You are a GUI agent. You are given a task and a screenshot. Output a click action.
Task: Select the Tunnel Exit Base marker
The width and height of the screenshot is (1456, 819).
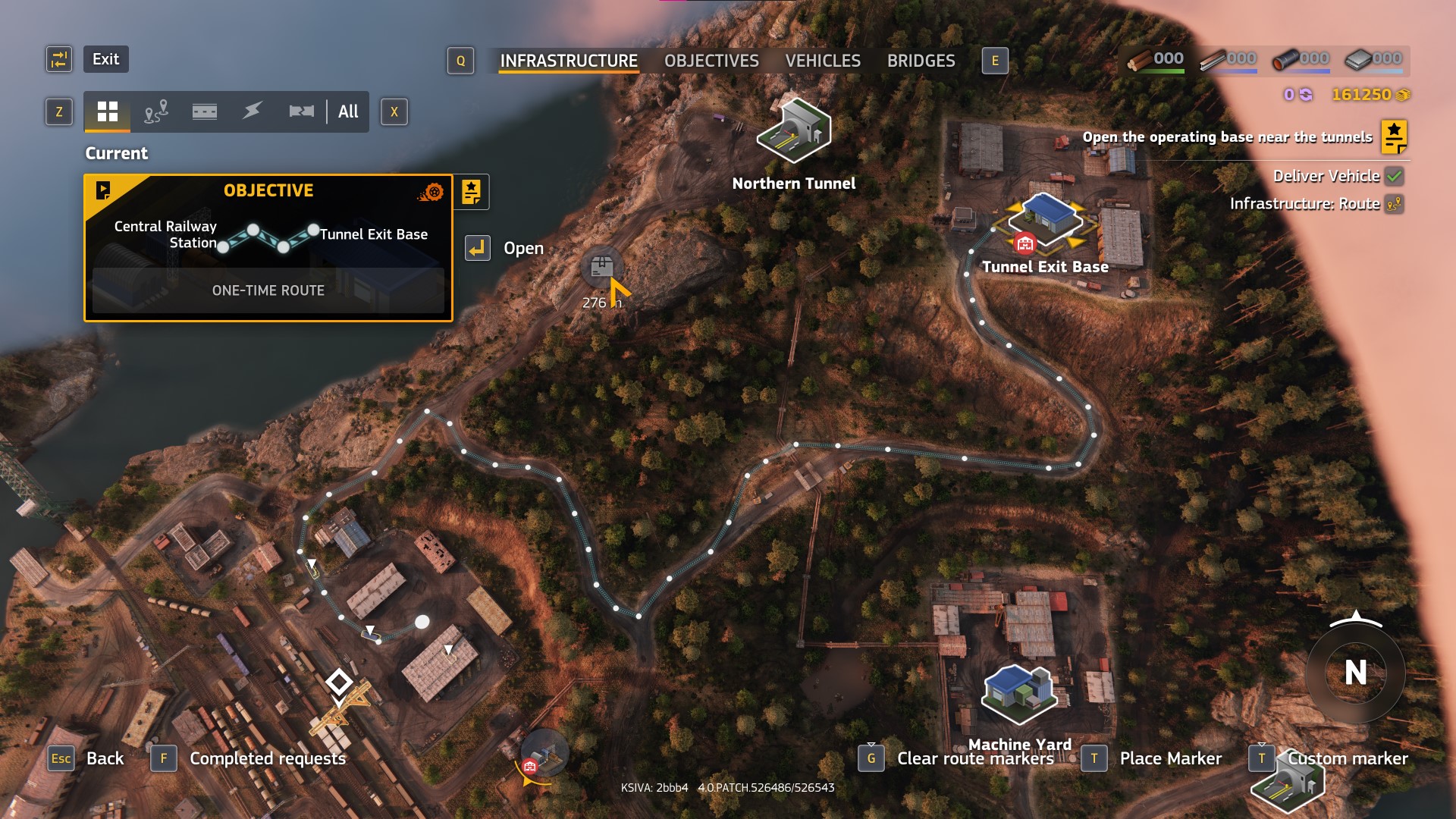(x=1046, y=220)
